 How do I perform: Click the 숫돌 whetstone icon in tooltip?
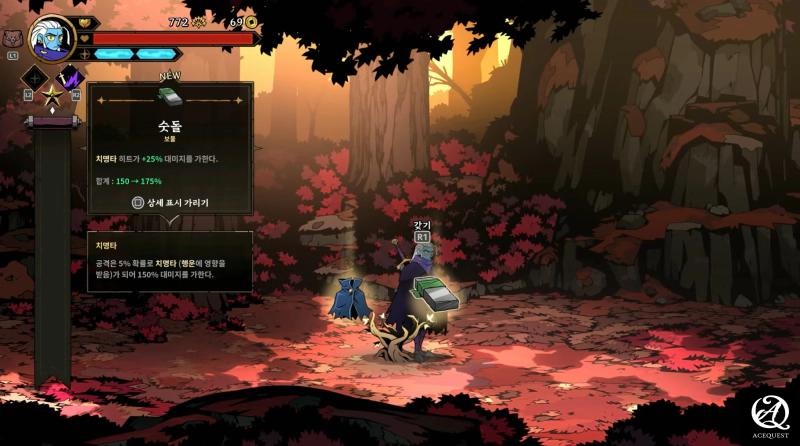click(x=170, y=98)
